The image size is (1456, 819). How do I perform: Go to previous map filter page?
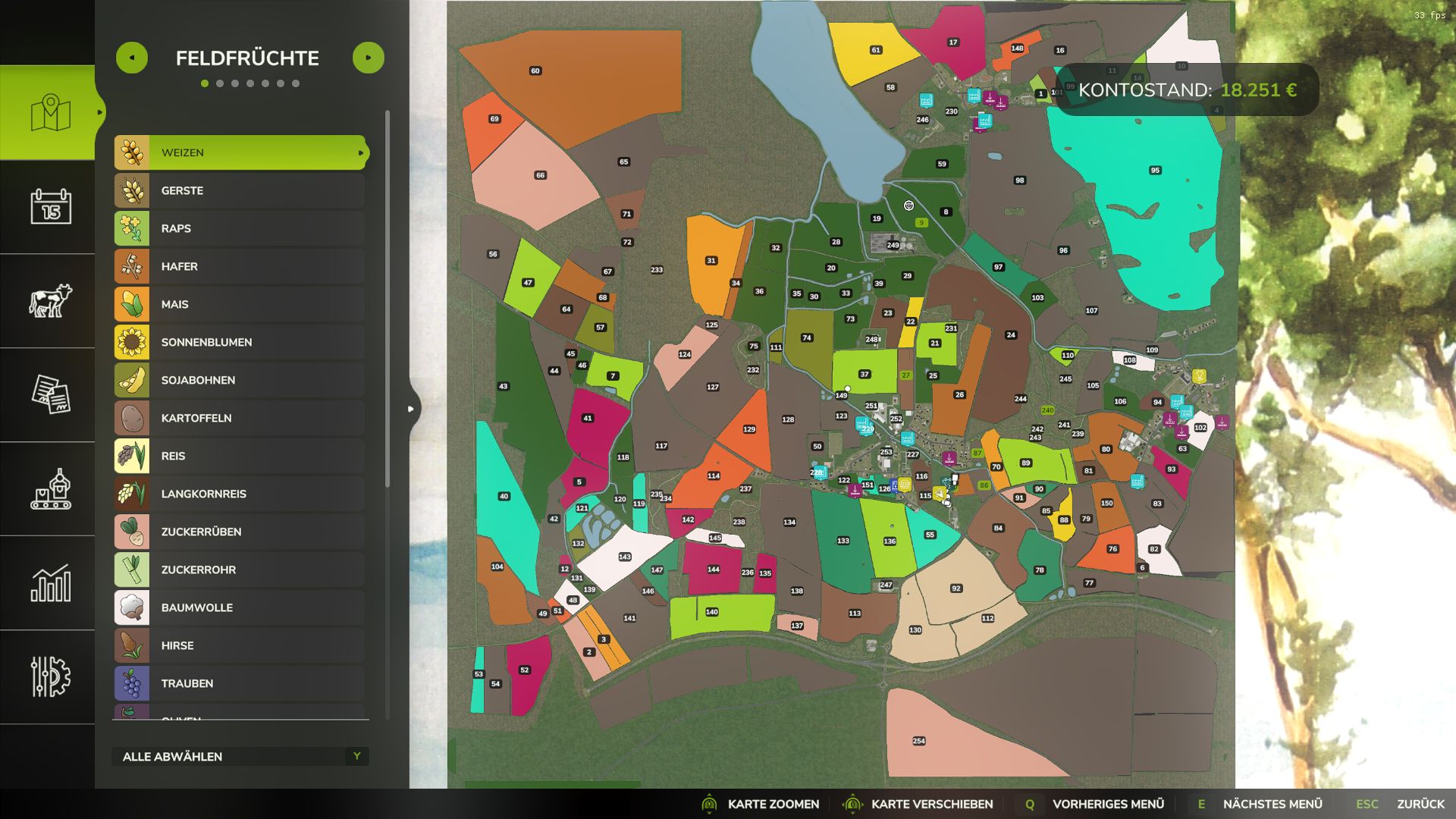coord(132,58)
